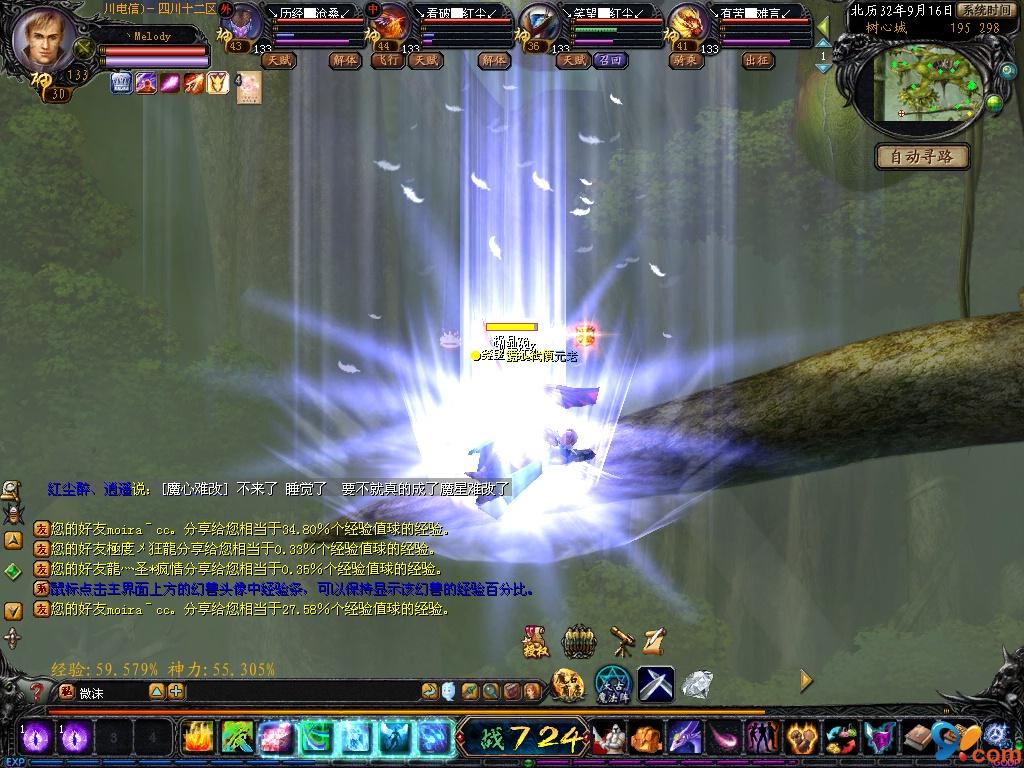Select the first purple eye skill slot
1024x768 pixels.
point(37,738)
